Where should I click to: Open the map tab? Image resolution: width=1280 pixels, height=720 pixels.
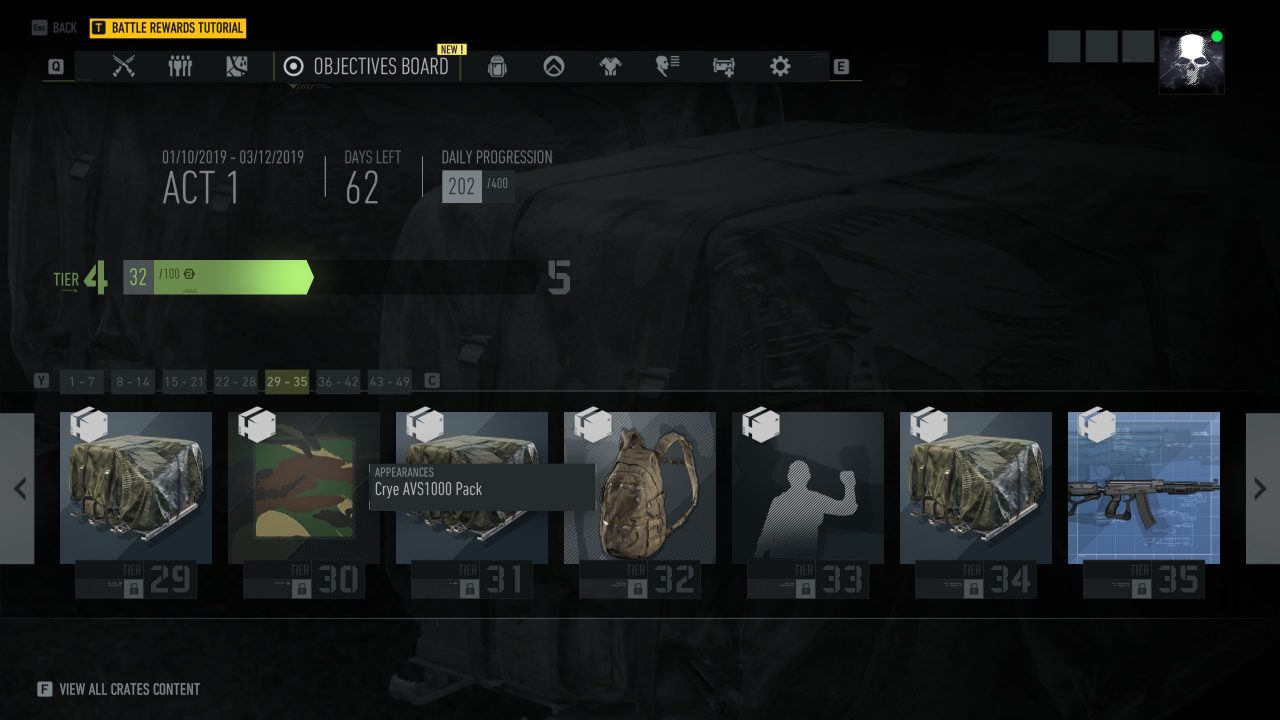tap(236, 66)
